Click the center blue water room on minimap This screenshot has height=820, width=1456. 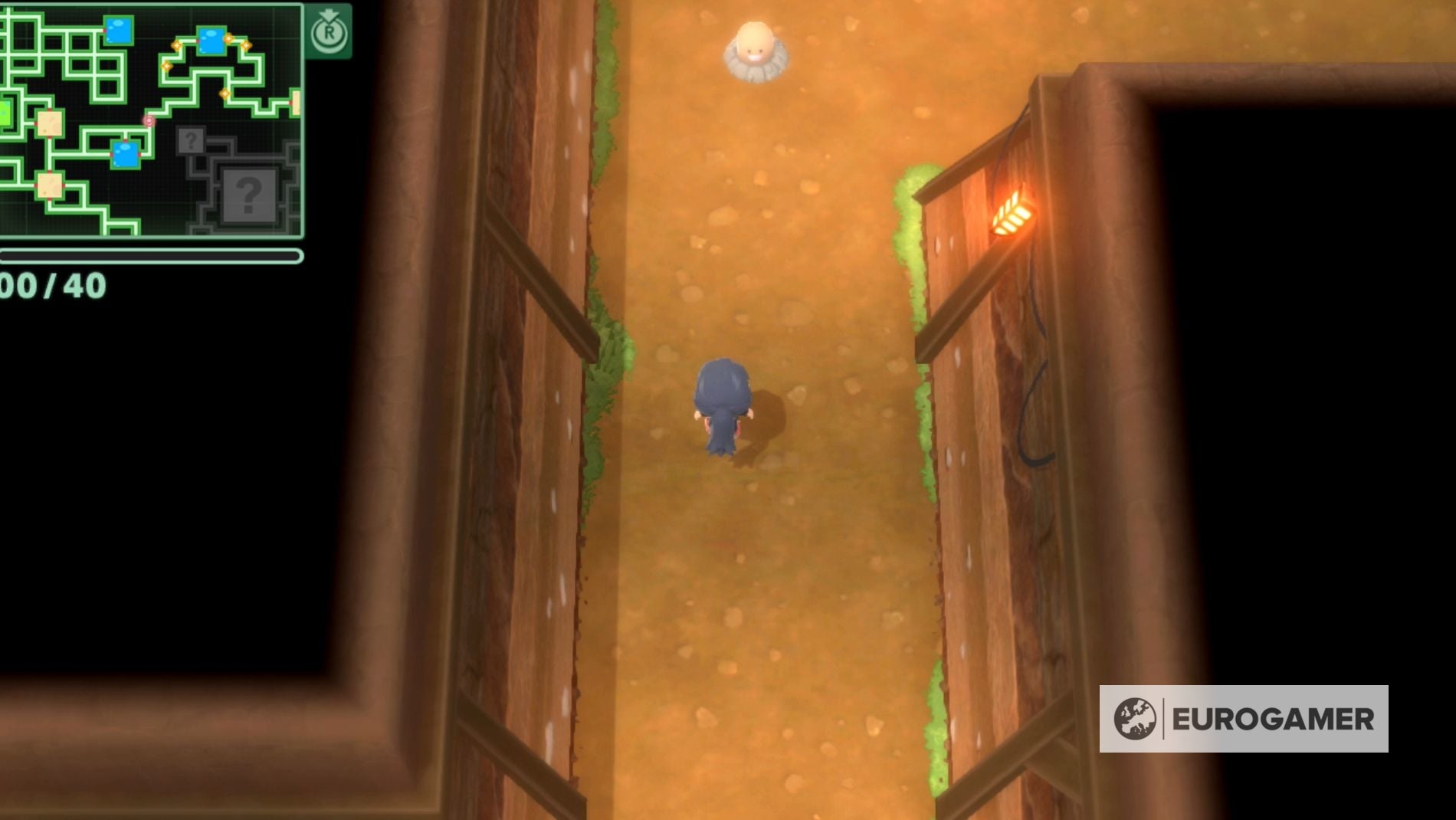[125, 155]
